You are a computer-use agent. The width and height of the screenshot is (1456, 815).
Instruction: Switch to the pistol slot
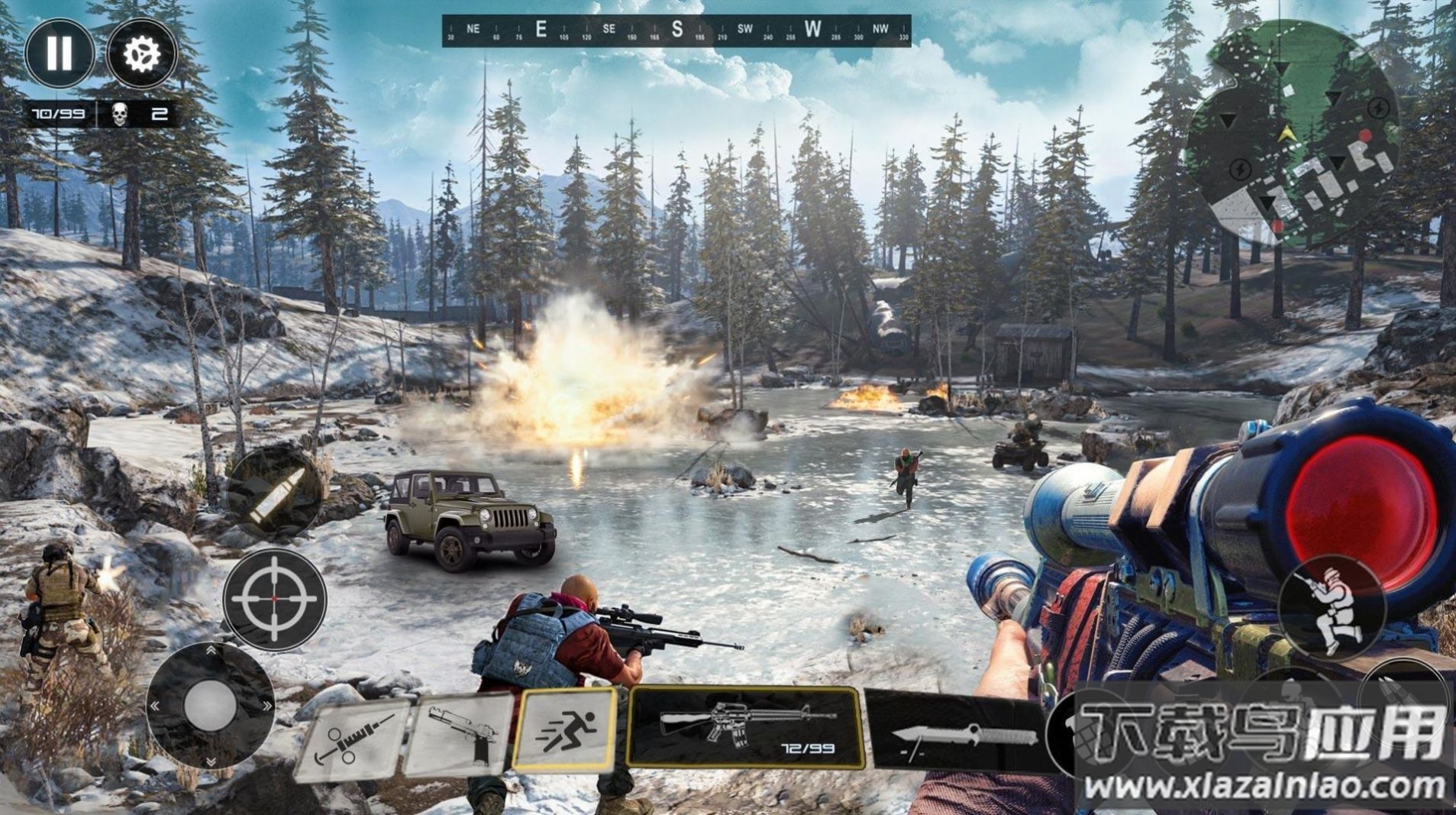460,736
